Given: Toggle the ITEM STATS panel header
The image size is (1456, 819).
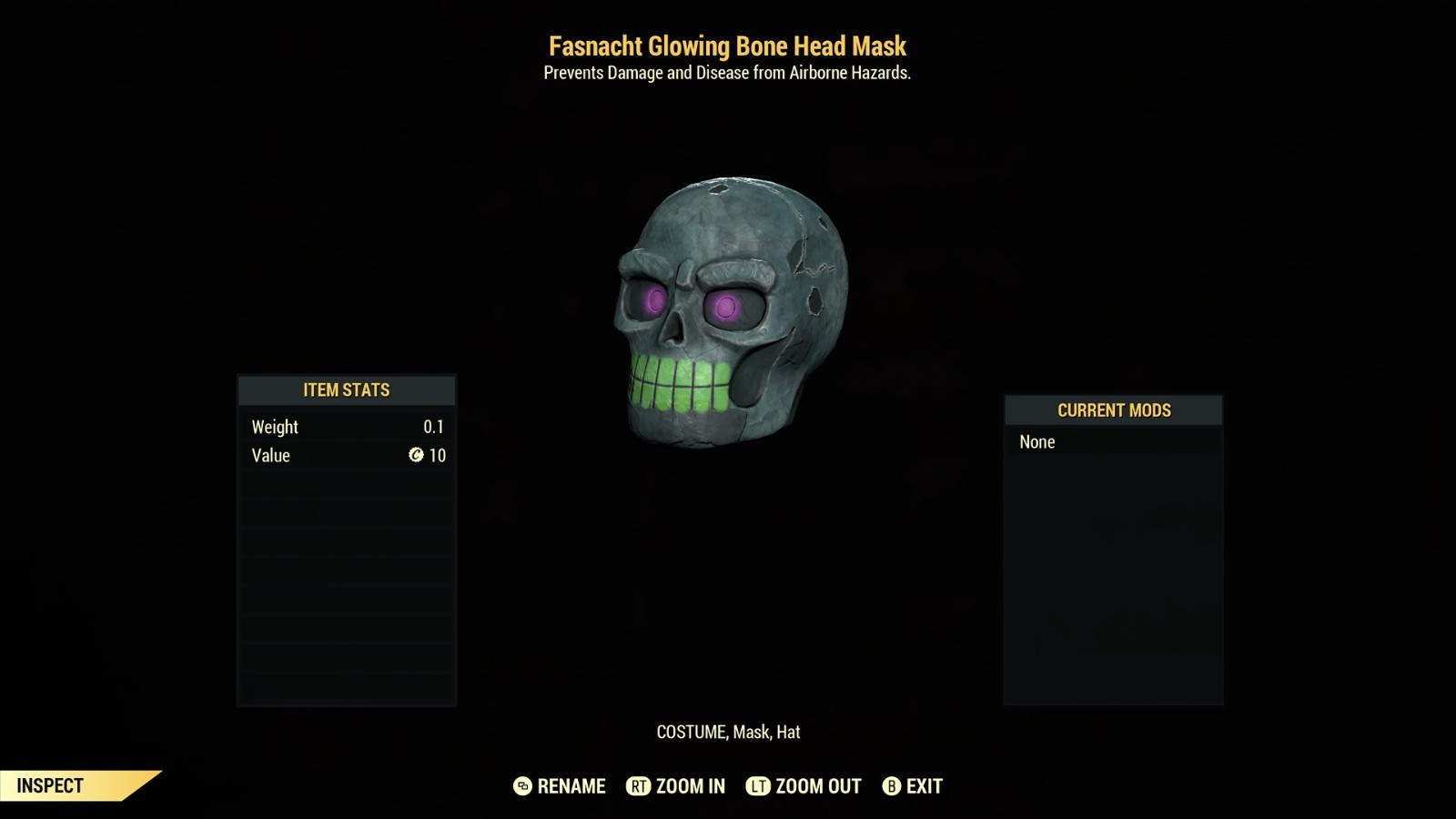Looking at the screenshot, I should pos(346,389).
